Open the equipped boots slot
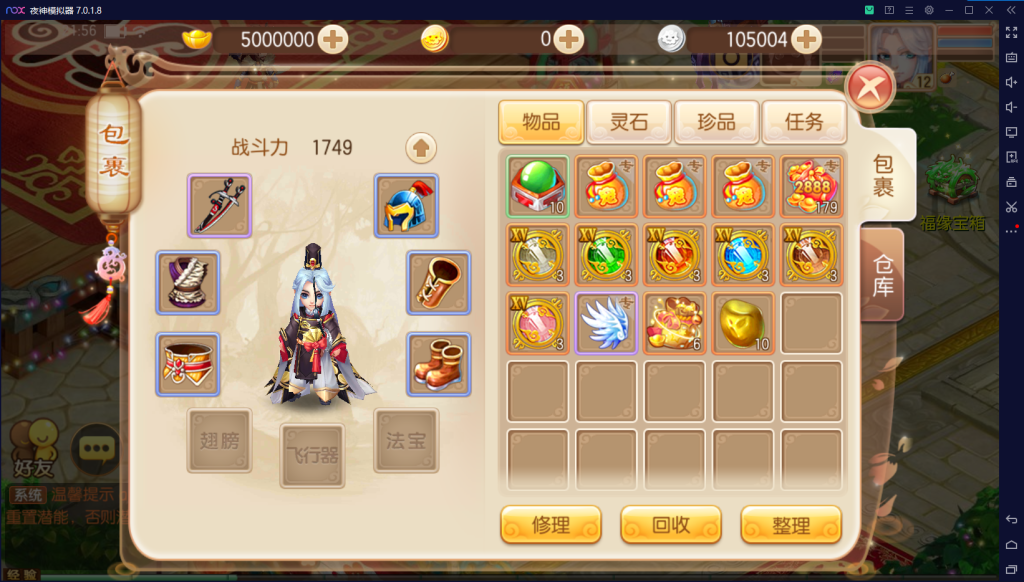Image resolution: width=1024 pixels, height=582 pixels. [438, 364]
